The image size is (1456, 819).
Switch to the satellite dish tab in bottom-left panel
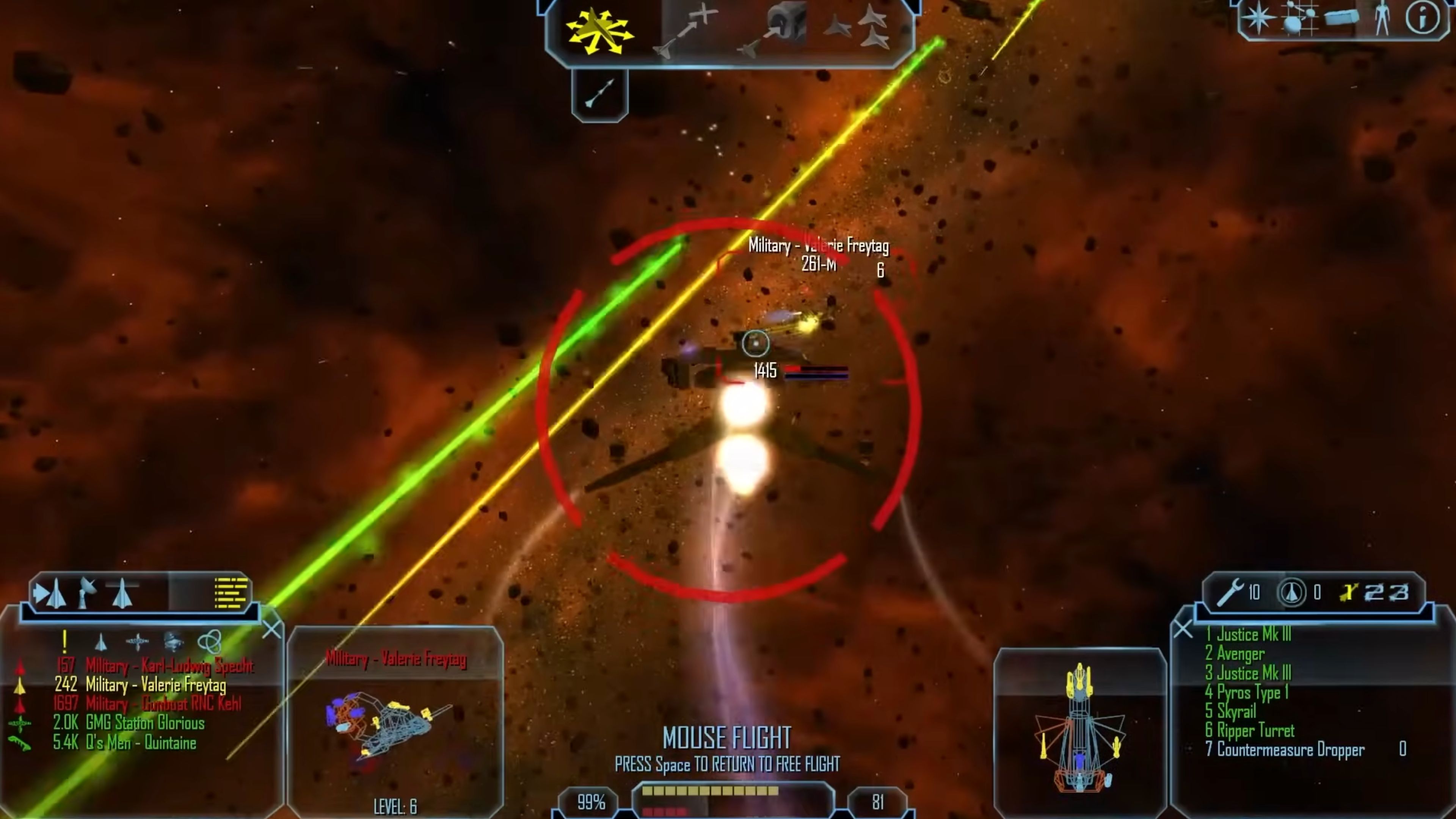87,590
